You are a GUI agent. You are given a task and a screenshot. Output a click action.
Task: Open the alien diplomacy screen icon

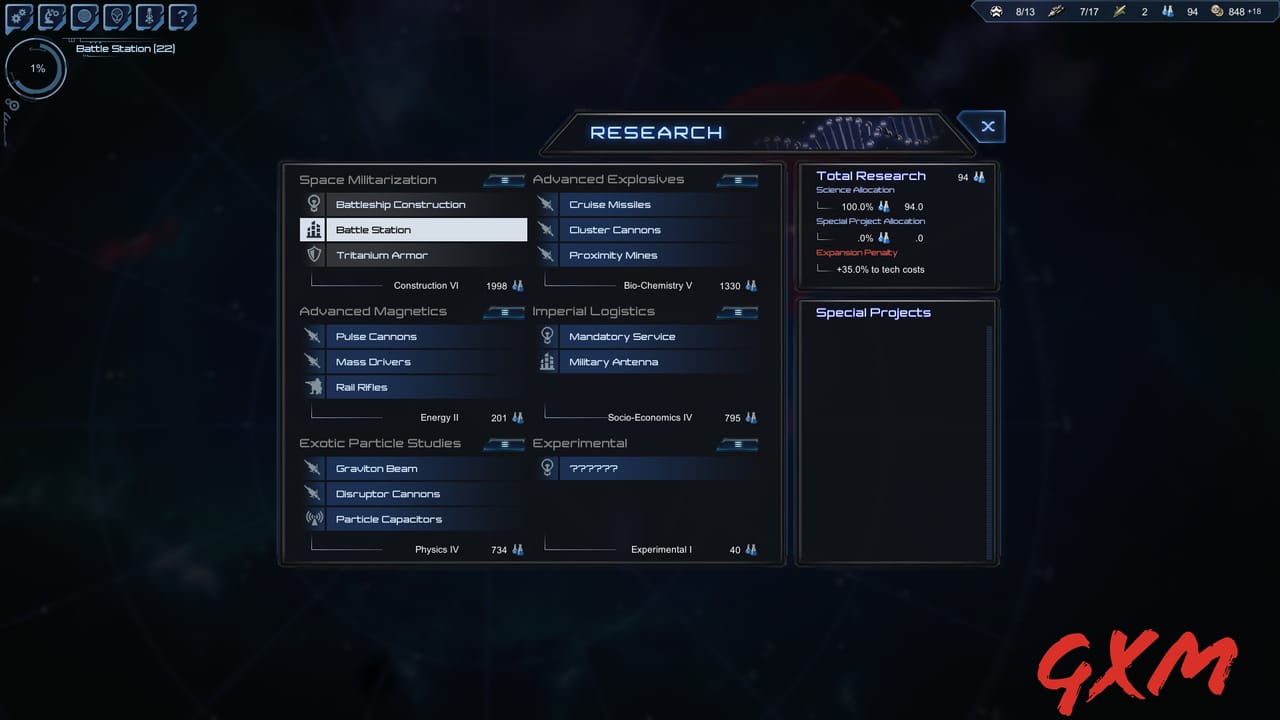click(117, 16)
